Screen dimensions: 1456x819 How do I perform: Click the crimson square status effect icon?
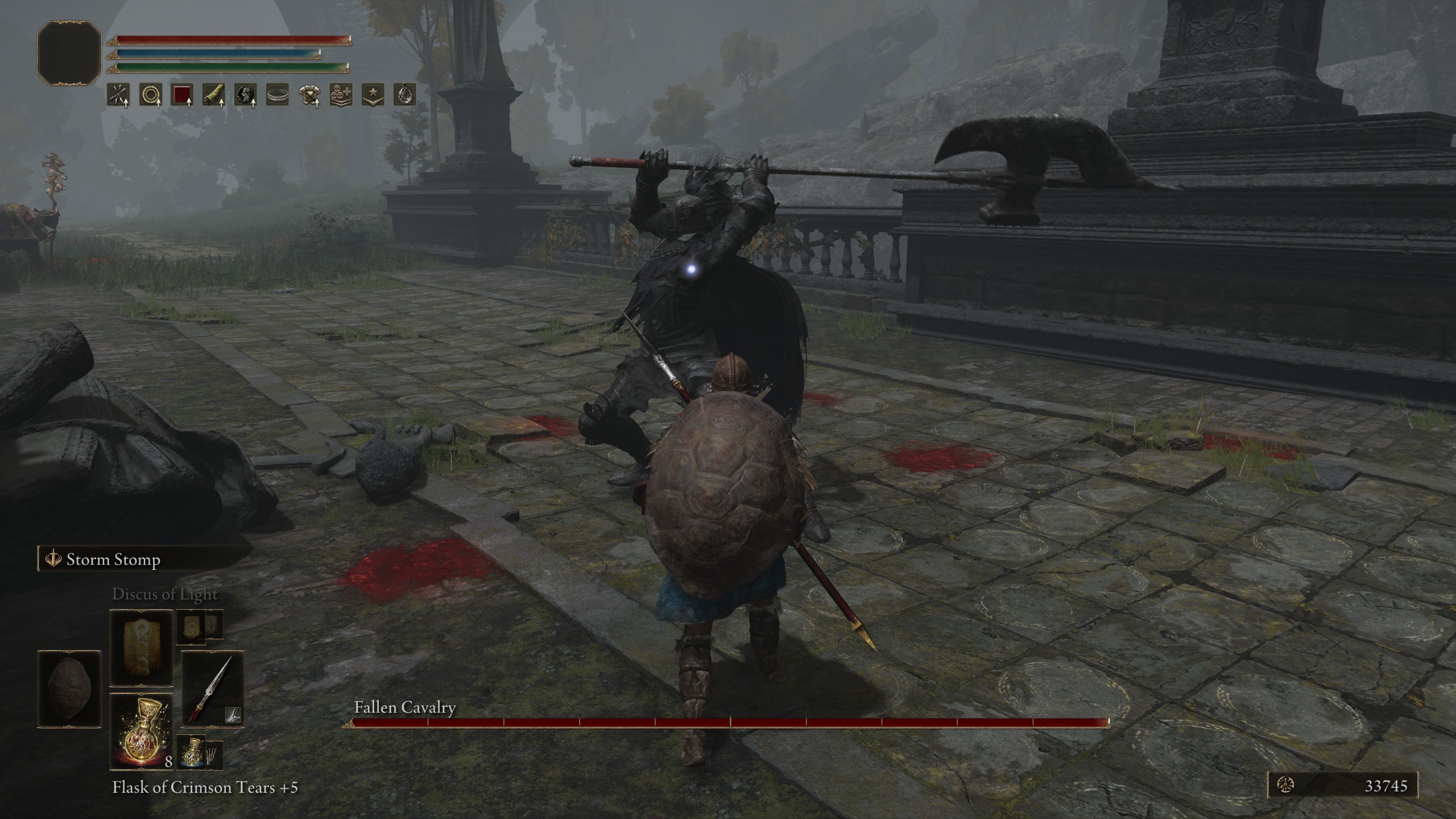point(181,95)
